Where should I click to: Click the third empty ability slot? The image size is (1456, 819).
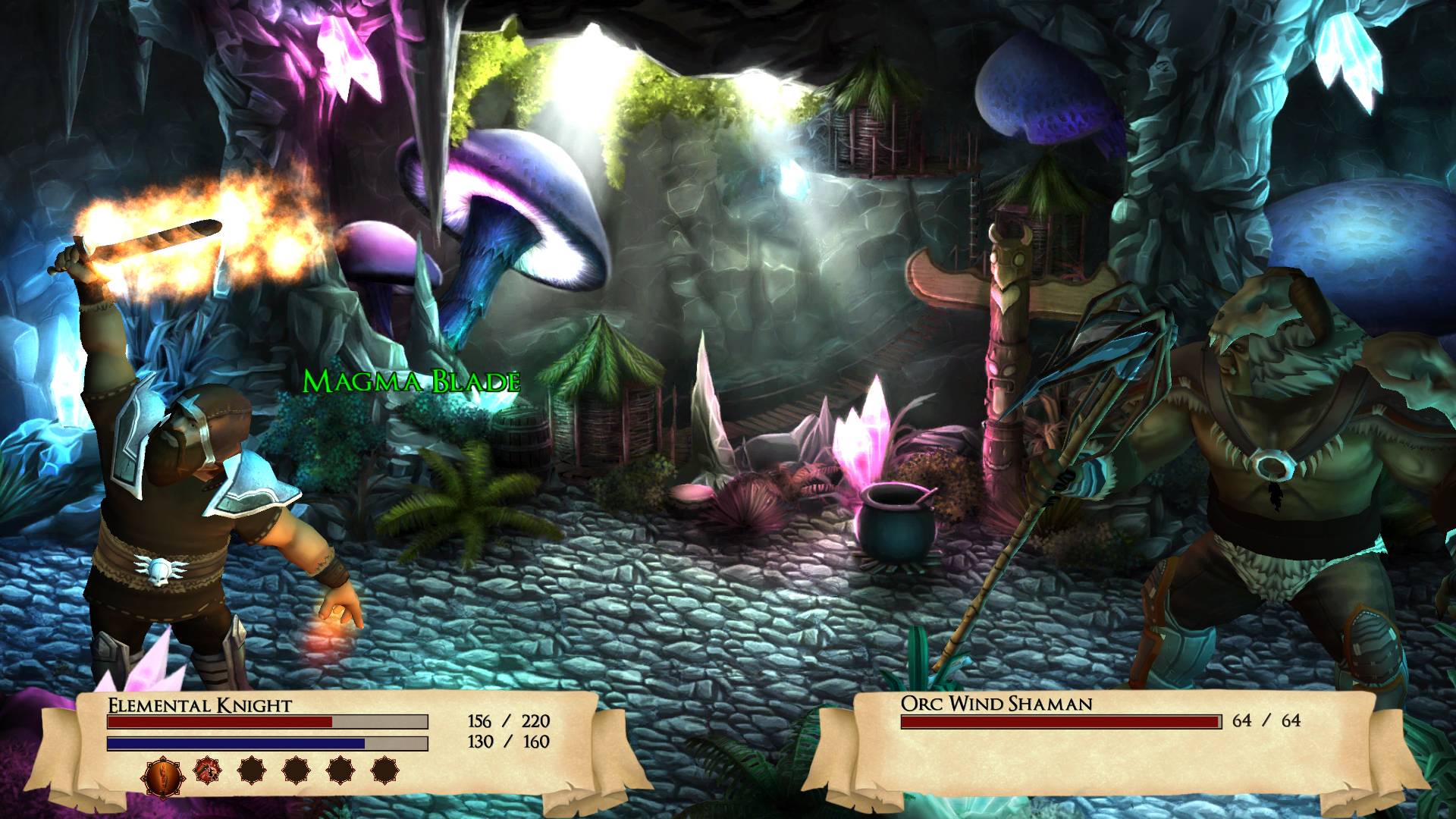pos(250,772)
